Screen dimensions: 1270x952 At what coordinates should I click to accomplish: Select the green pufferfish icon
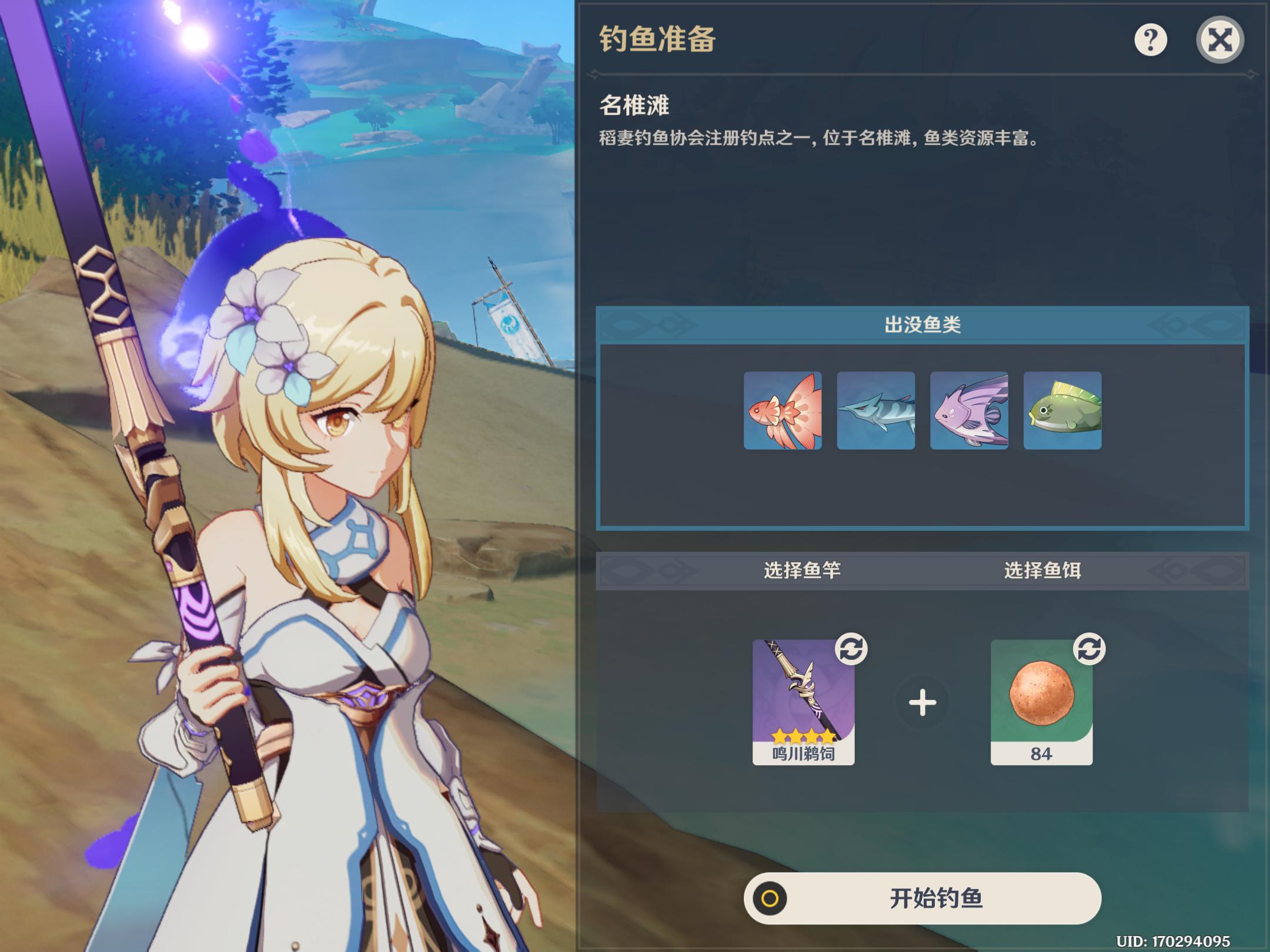pos(1062,411)
